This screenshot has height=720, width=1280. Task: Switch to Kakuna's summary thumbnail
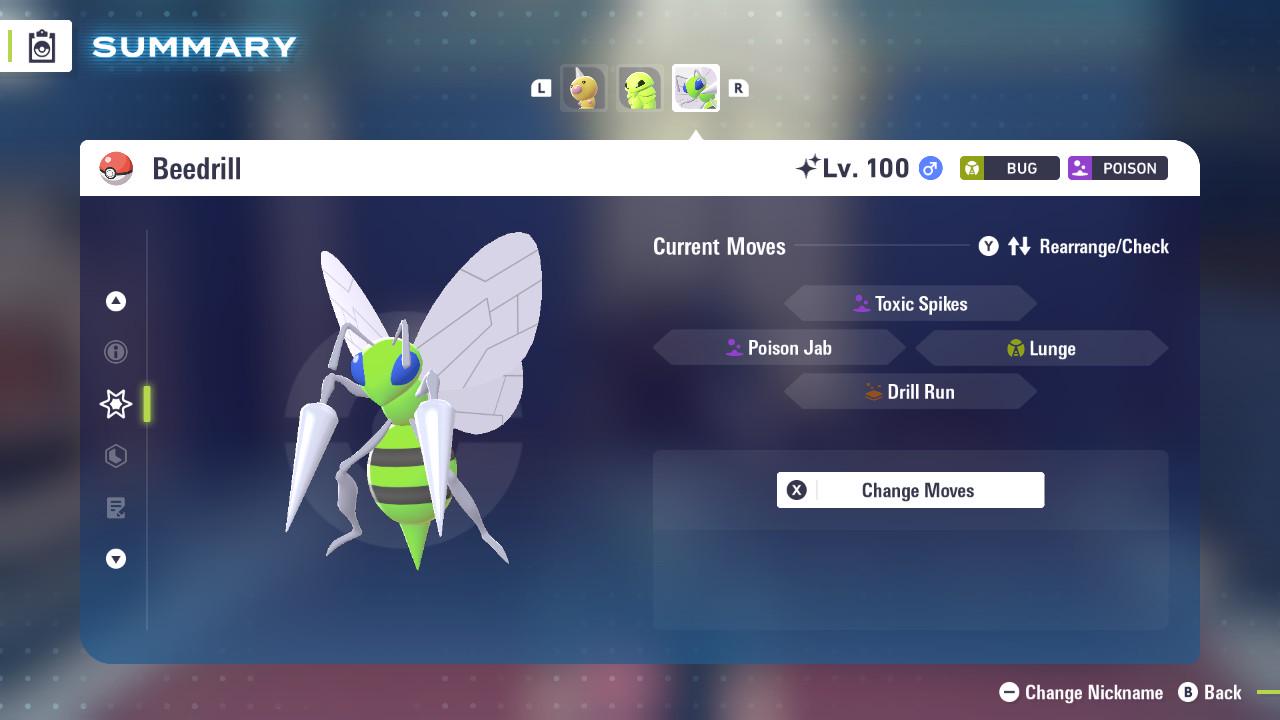point(640,88)
